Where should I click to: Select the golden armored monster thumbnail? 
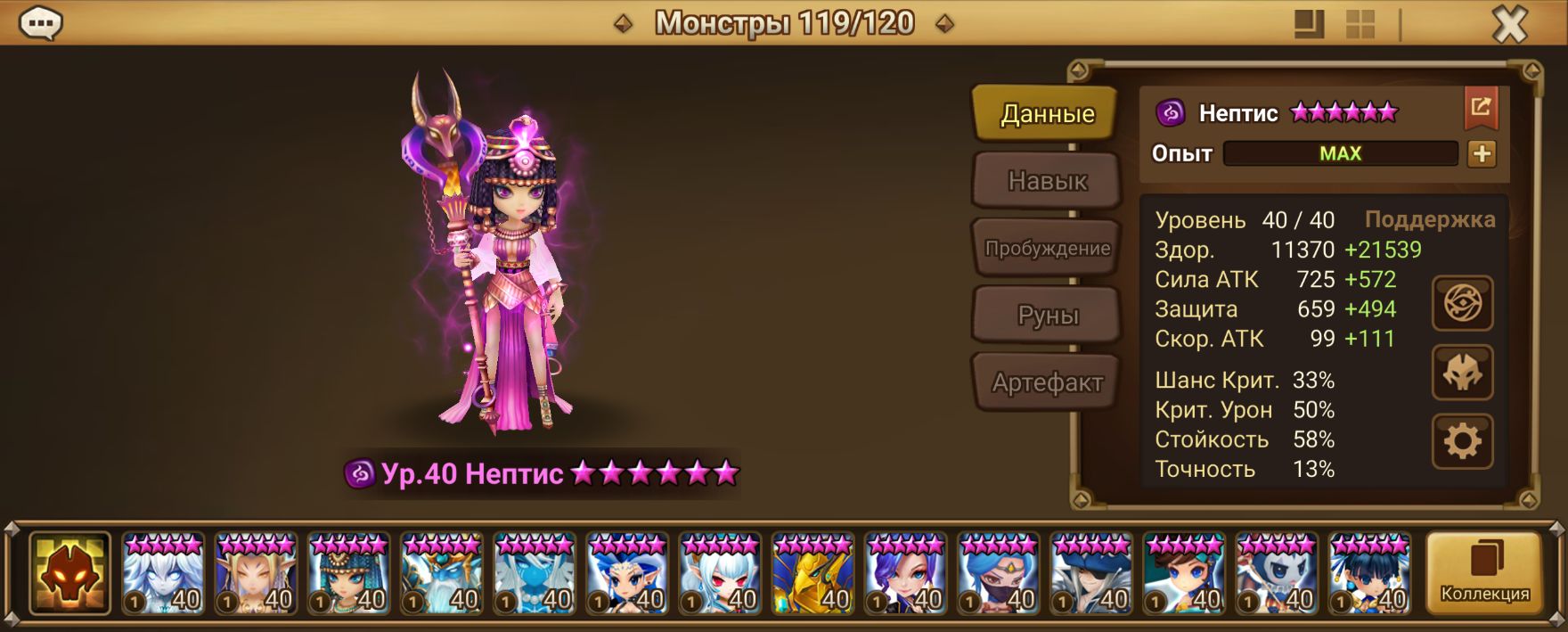click(813, 573)
